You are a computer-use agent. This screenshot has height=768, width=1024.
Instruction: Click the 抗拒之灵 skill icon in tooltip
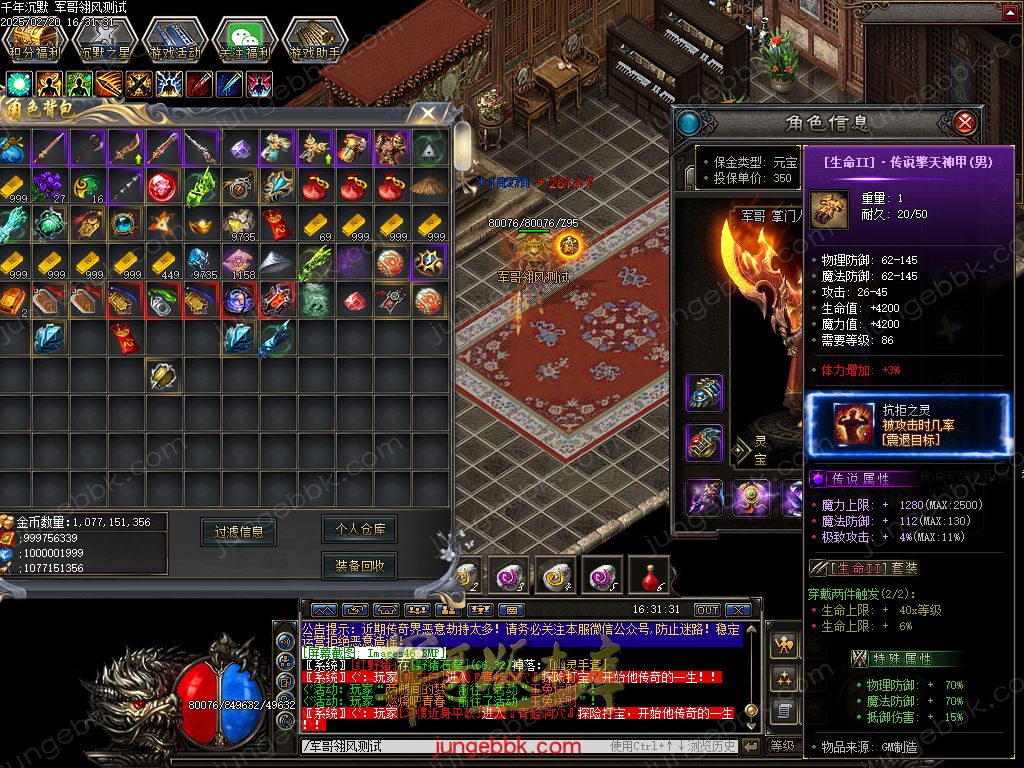click(852, 423)
